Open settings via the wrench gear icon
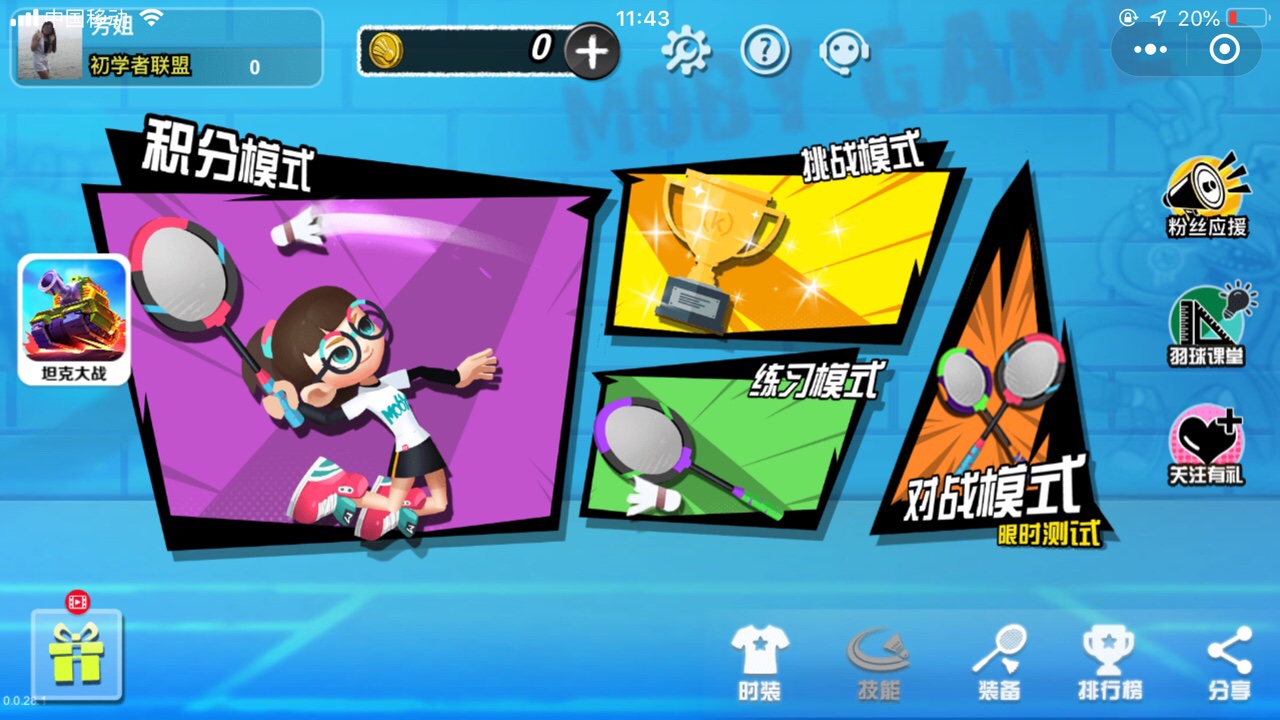This screenshot has height=720, width=1280. pyautogui.click(x=686, y=50)
